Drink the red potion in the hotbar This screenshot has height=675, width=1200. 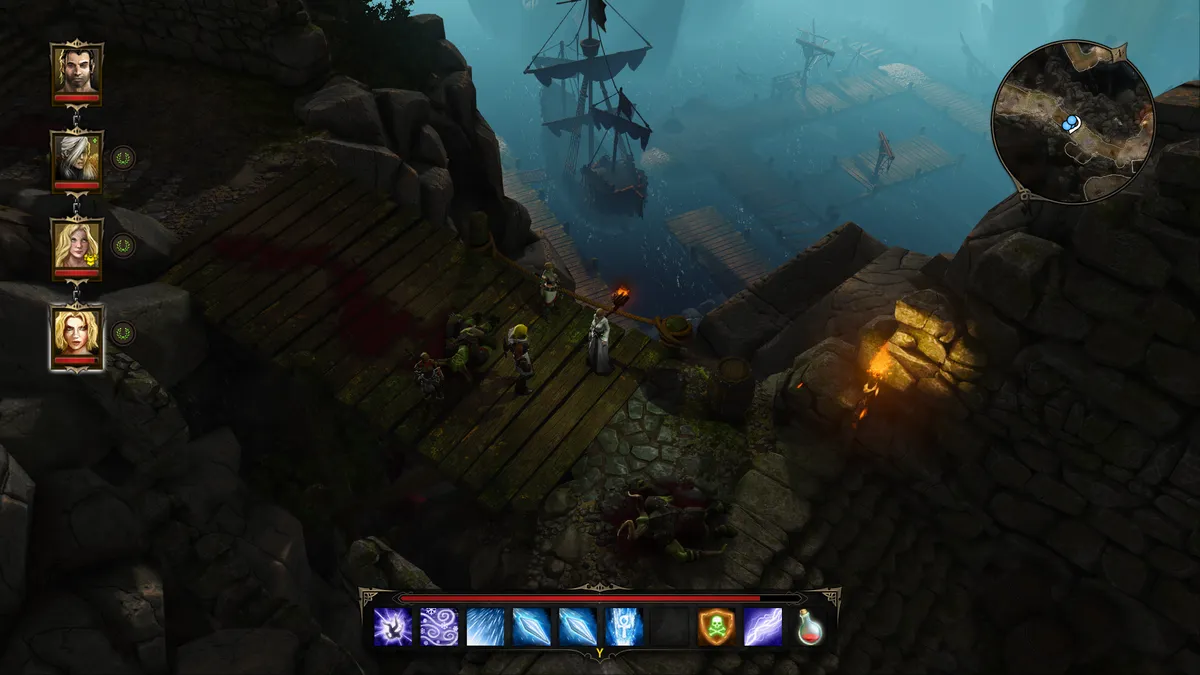tap(809, 627)
